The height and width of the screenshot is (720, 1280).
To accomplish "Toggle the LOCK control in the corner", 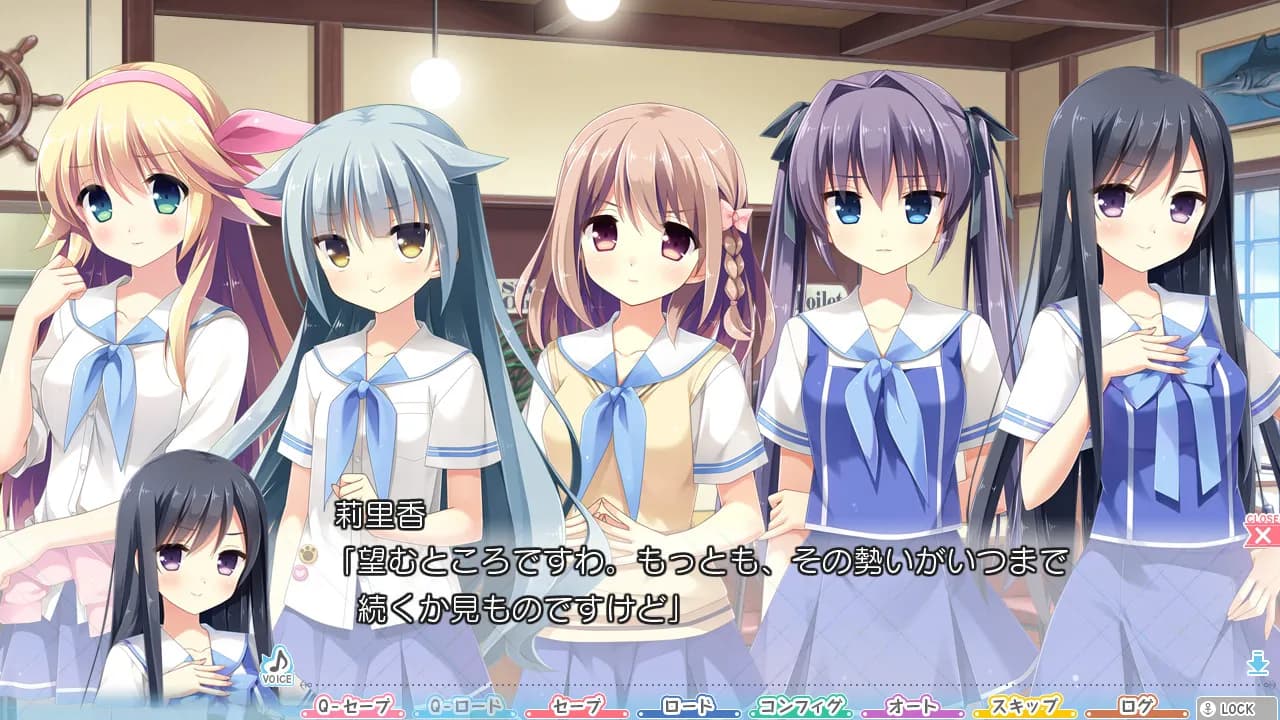I will 1235,709.
